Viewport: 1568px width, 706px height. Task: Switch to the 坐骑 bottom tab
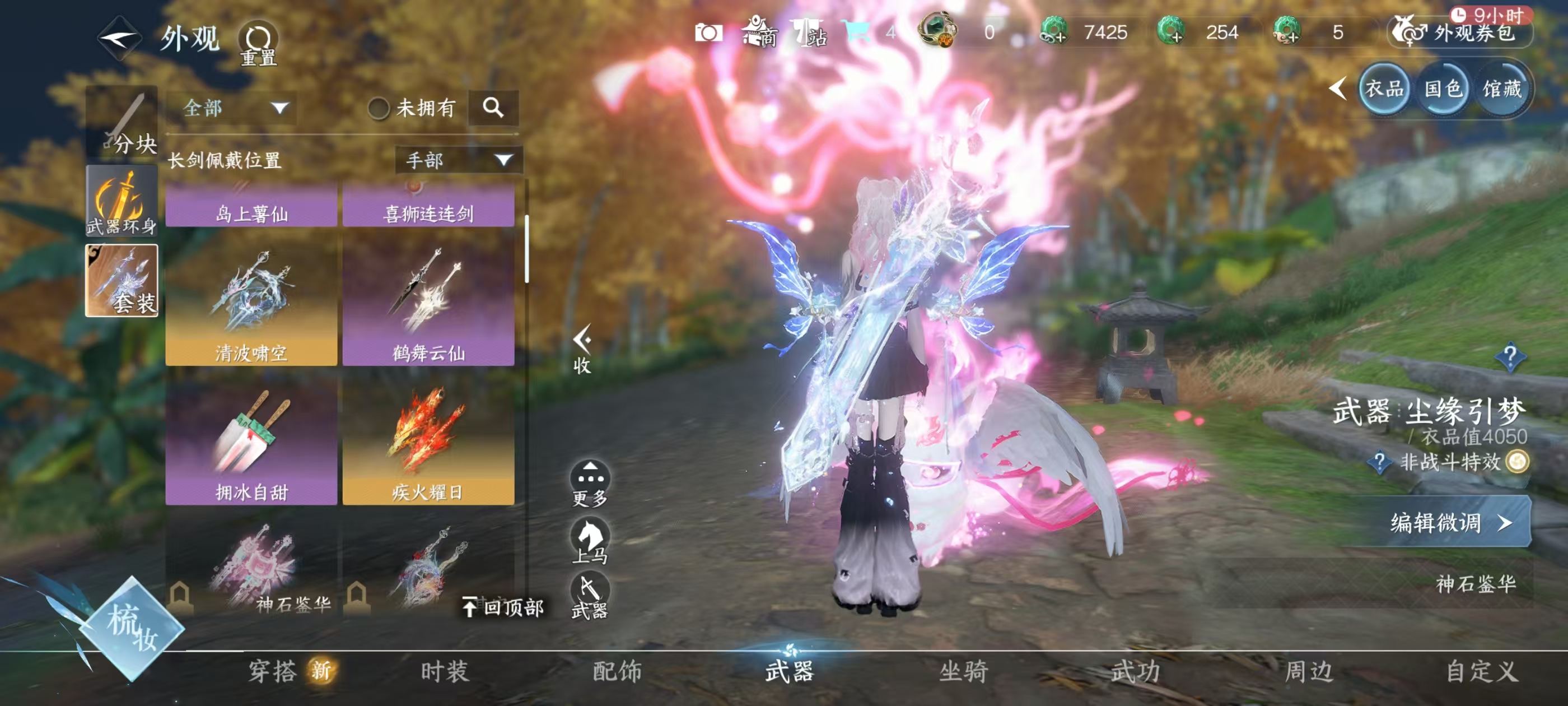coord(964,671)
